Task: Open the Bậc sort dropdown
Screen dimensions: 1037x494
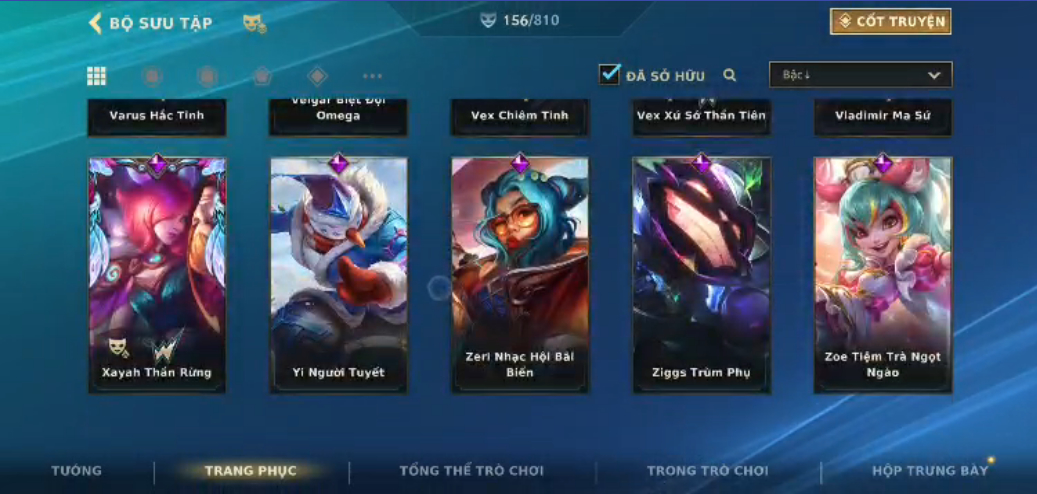Action: (860, 75)
